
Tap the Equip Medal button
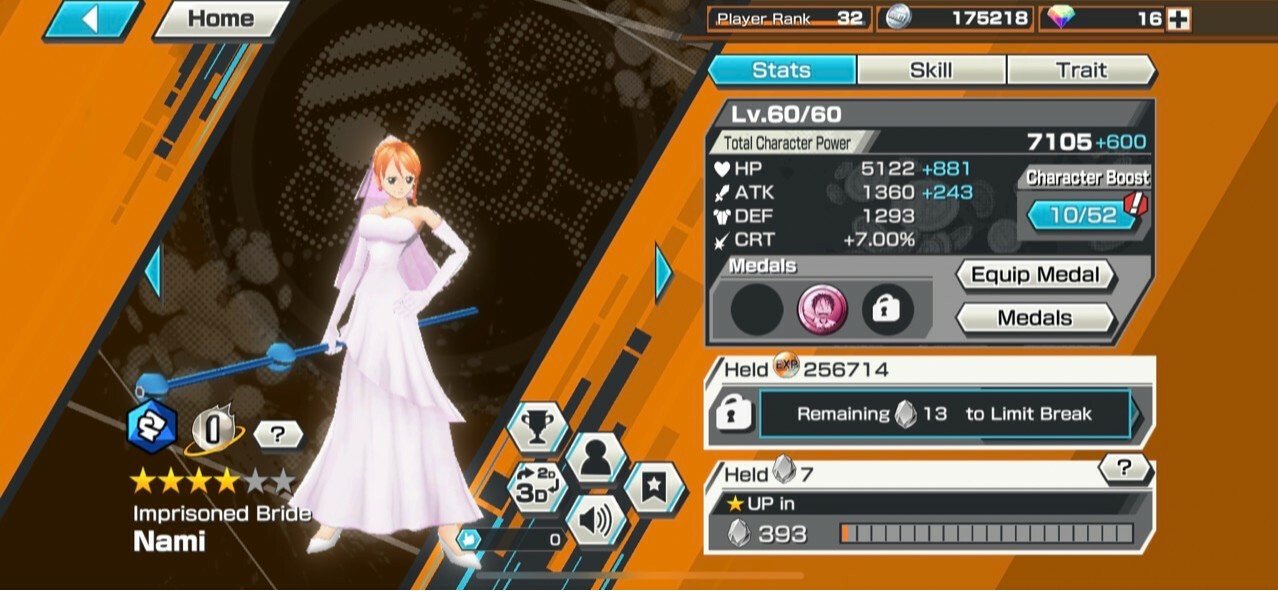click(1035, 275)
